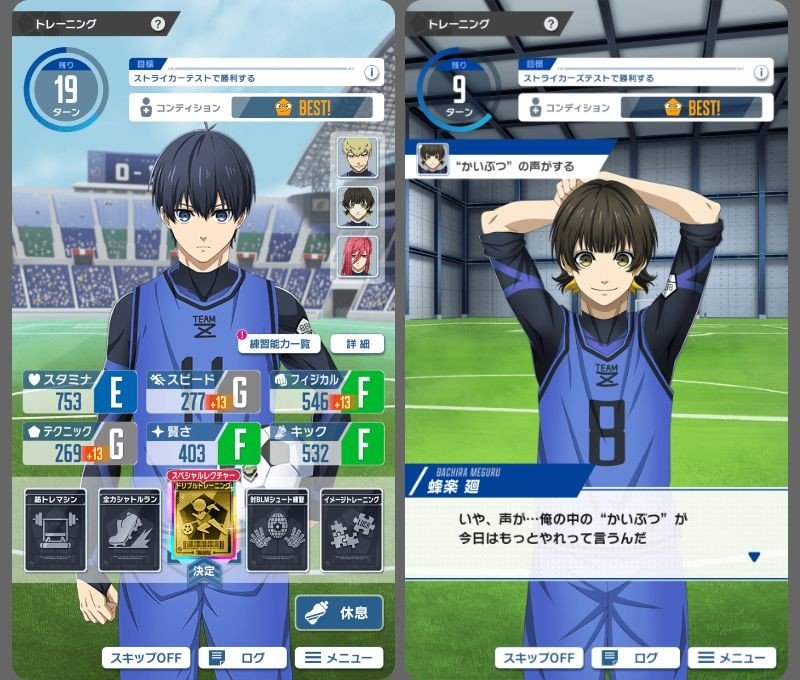Open the メニュー on the training card screen

click(338, 657)
